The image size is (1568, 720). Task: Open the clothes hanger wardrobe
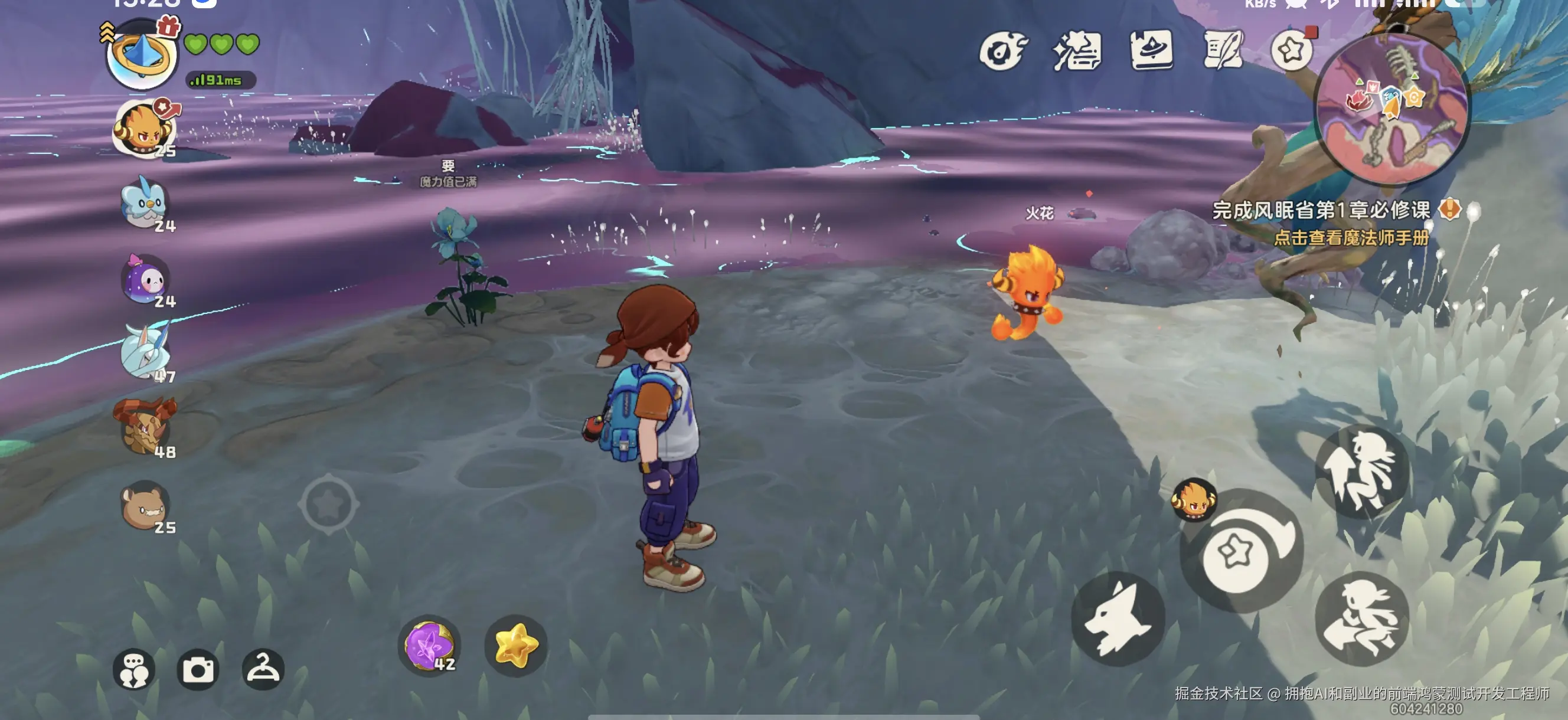coord(263,669)
